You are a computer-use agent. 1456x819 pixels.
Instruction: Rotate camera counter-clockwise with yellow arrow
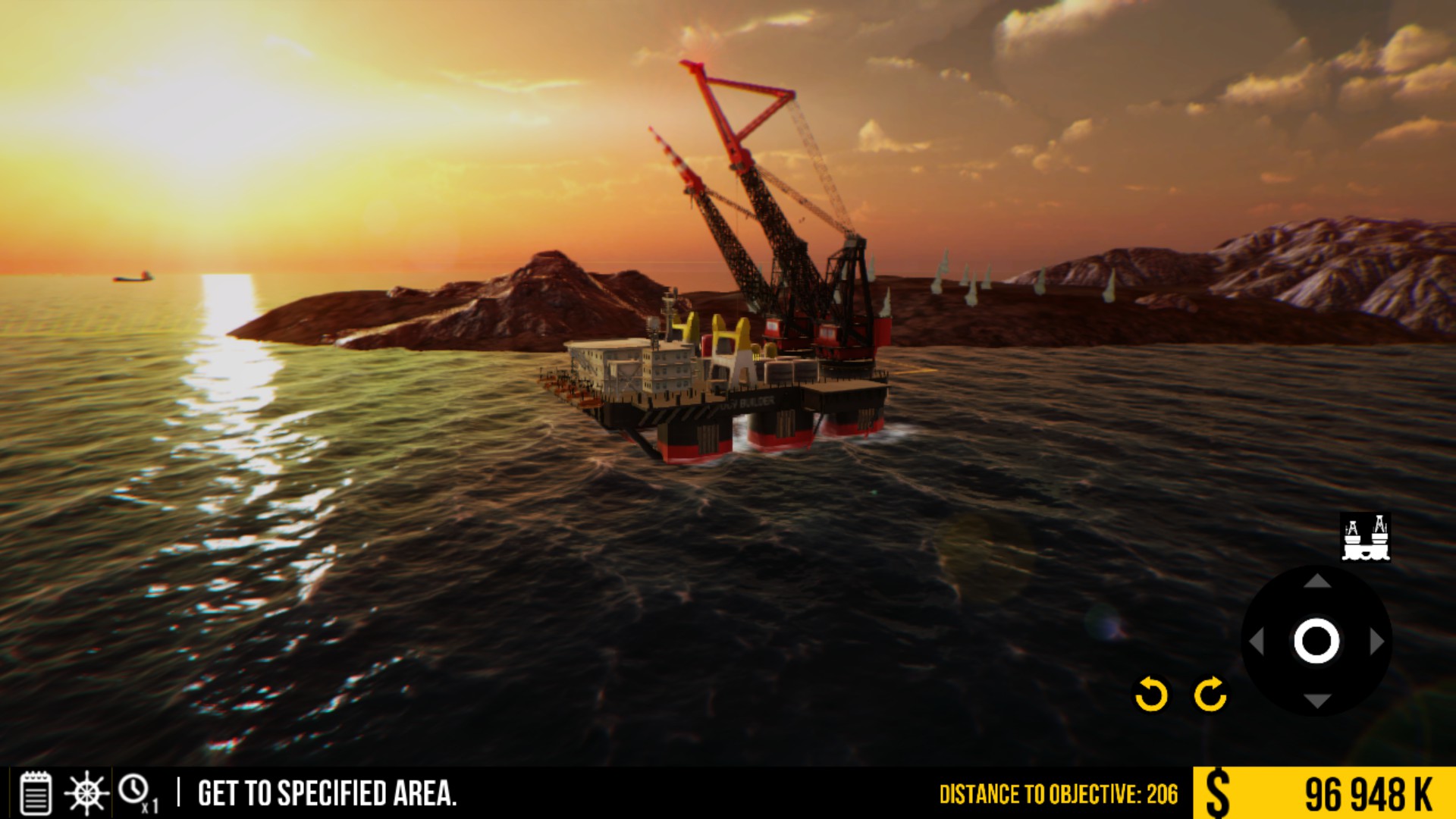1150,694
